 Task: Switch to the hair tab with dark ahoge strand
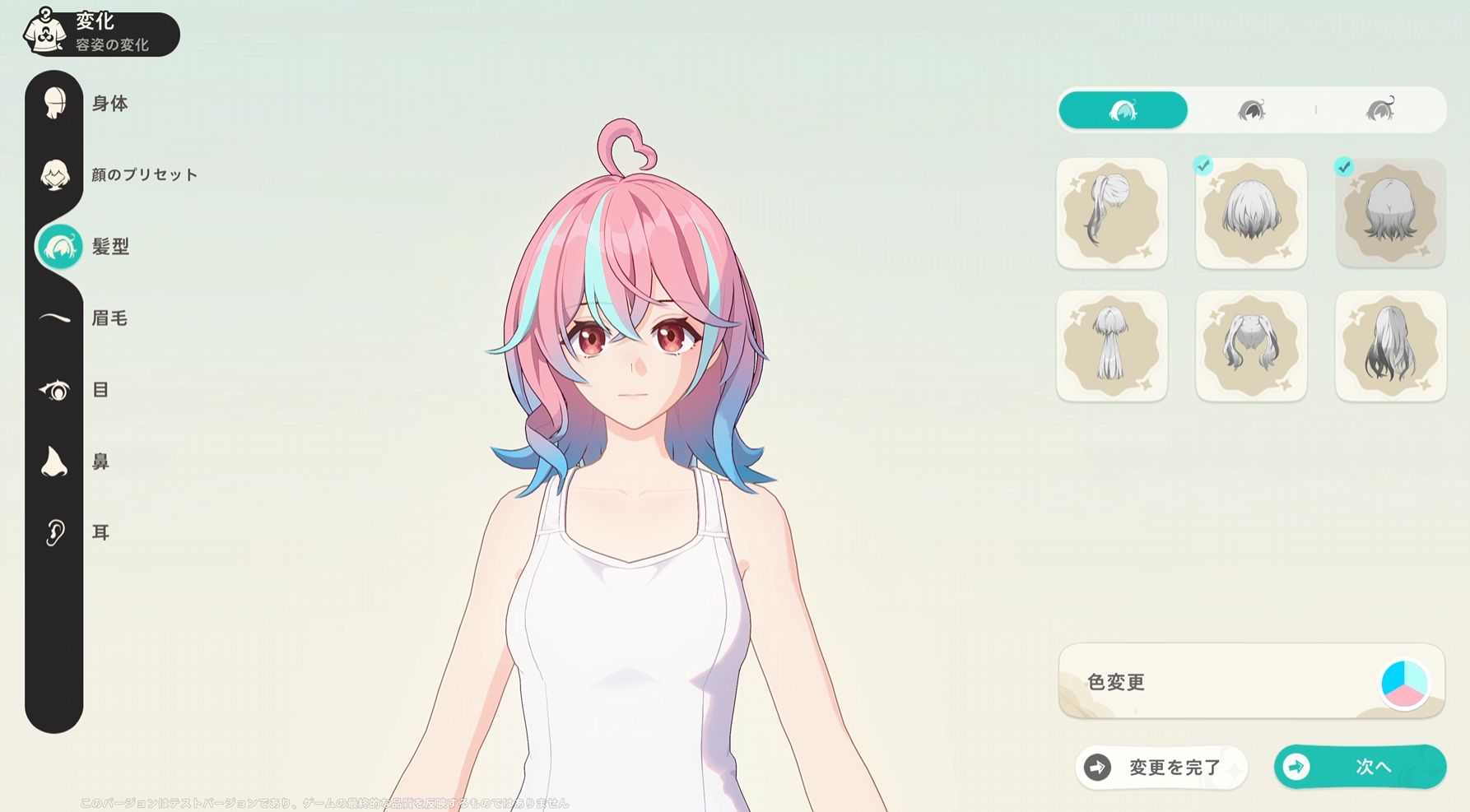coord(1380,110)
